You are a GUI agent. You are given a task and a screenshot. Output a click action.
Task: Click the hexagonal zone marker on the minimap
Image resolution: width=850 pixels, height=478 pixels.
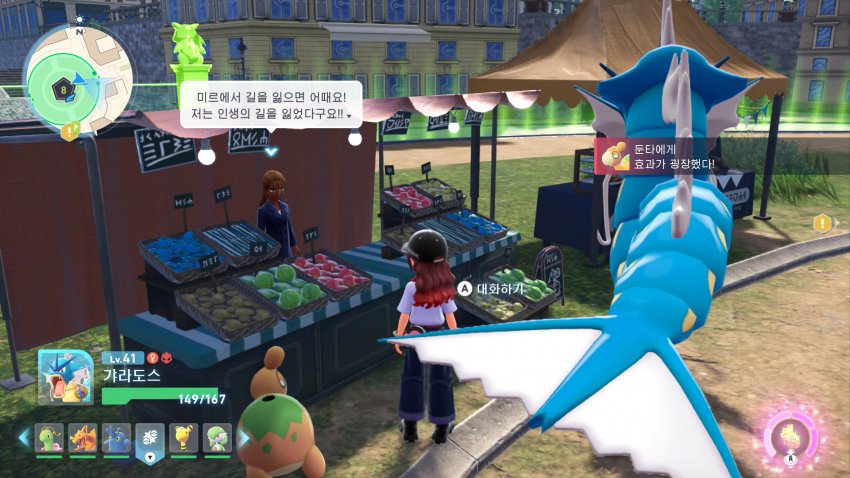pyautogui.click(x=64, y=89)
